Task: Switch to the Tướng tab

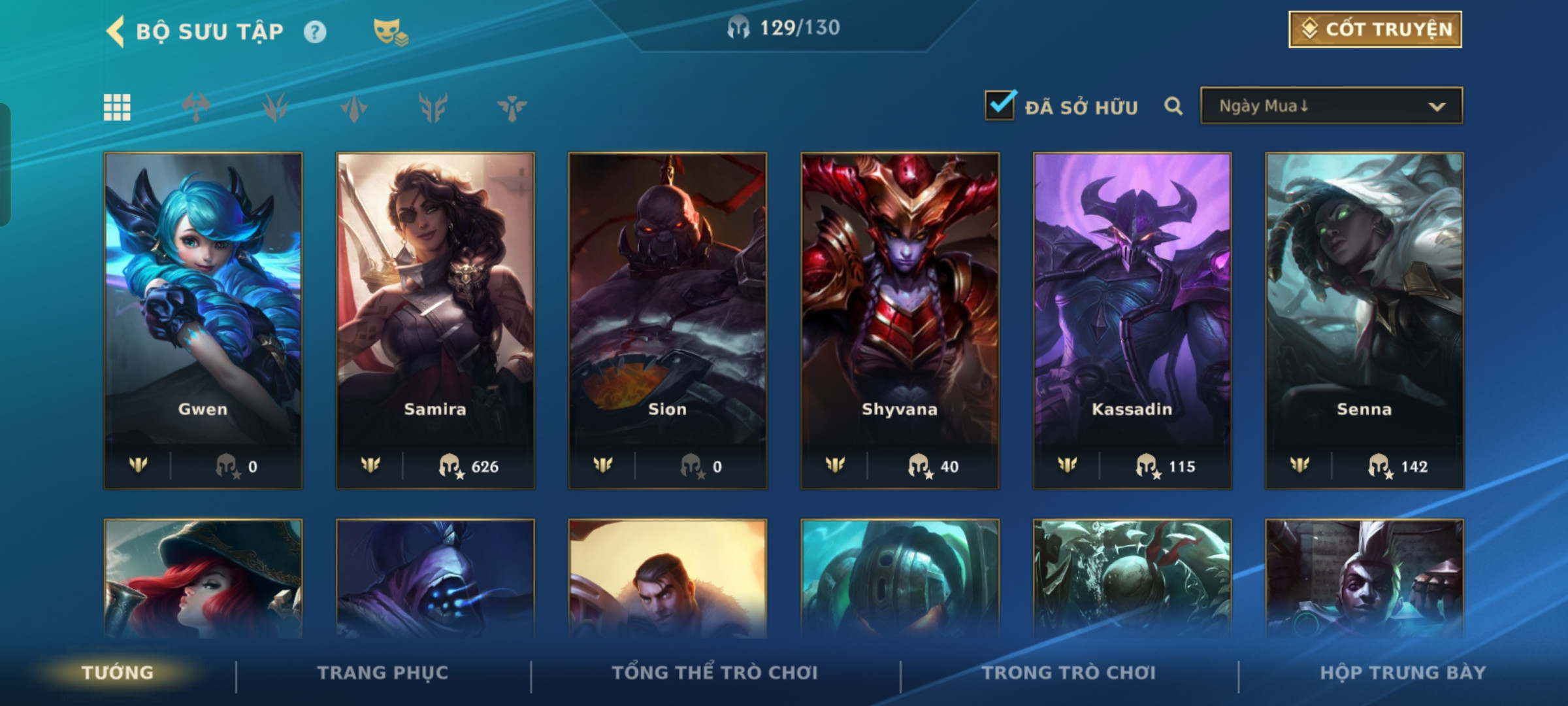Action: (118, 673)
